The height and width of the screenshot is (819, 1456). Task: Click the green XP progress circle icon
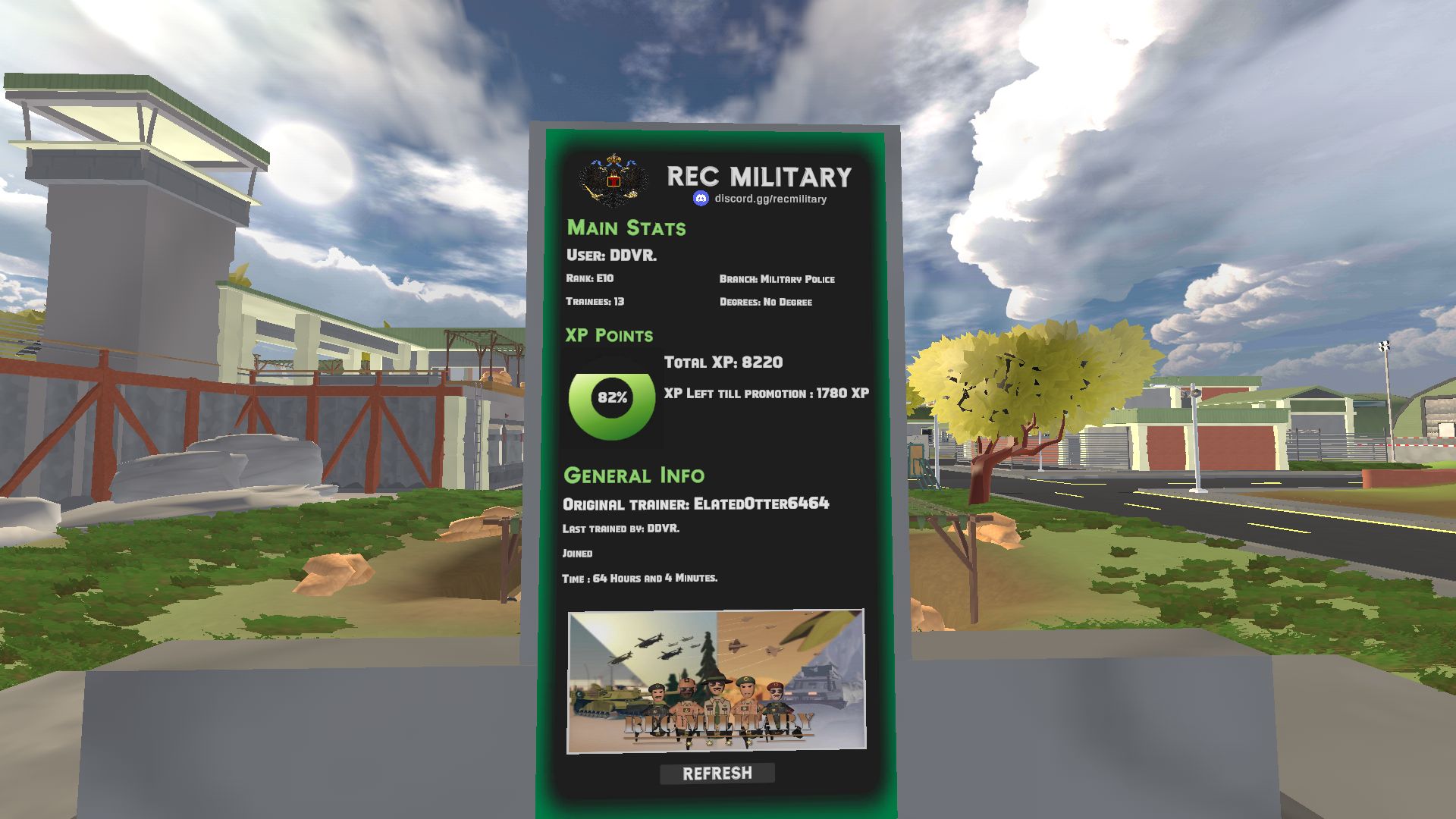611,397
